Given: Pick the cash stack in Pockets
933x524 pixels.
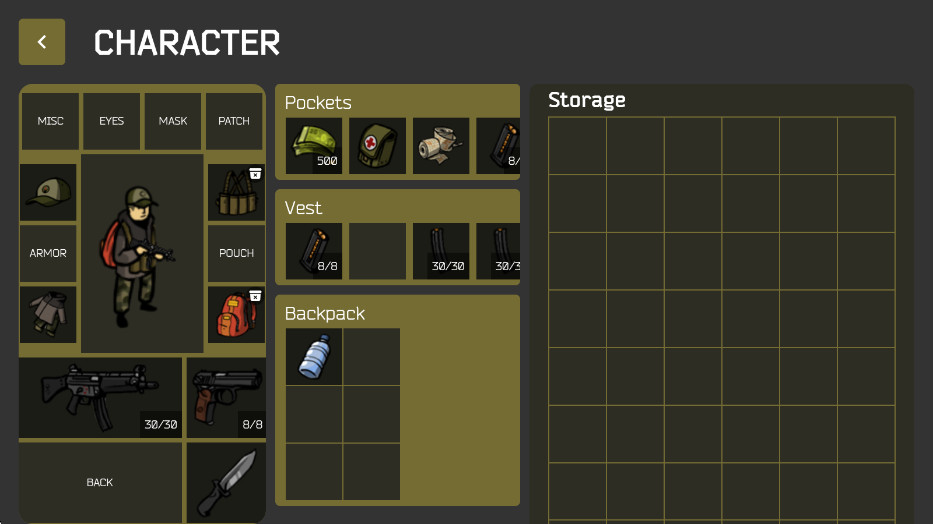Looking at the screenshot, I should [x=314, y=146].
